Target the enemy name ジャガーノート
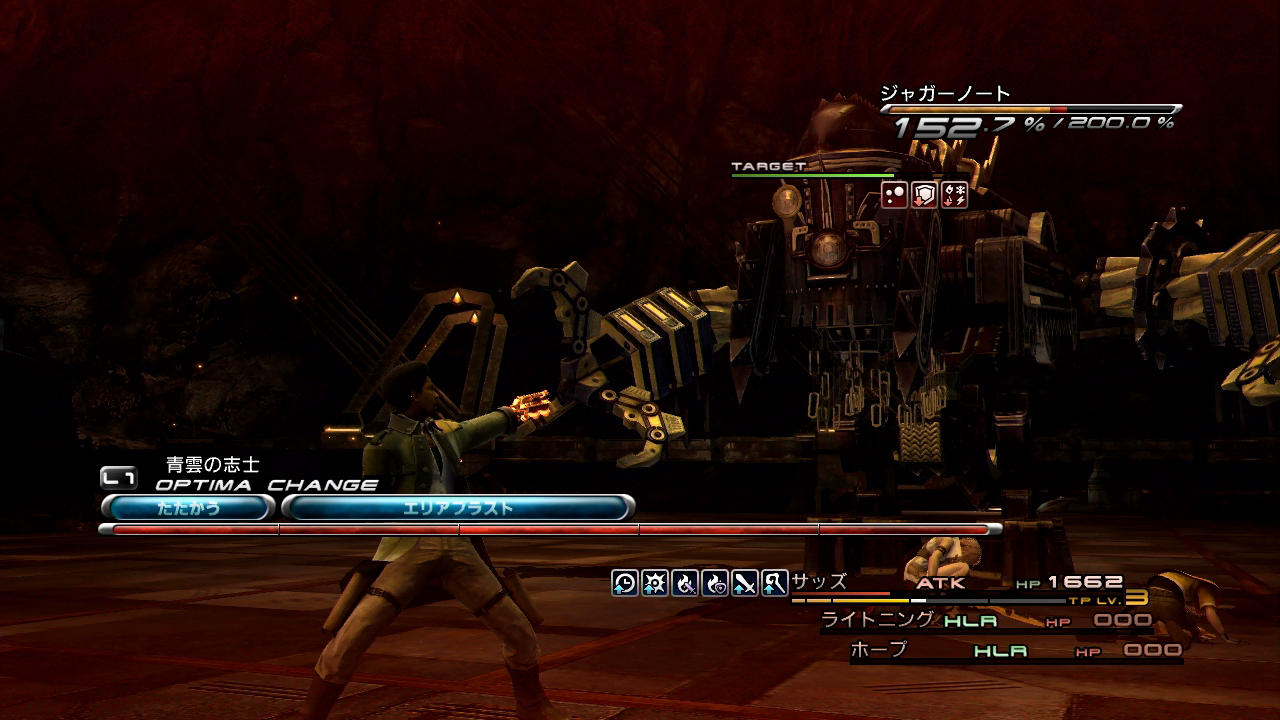Image resolution: width=1280 pixels, height=720 pixels. [945, 94]
